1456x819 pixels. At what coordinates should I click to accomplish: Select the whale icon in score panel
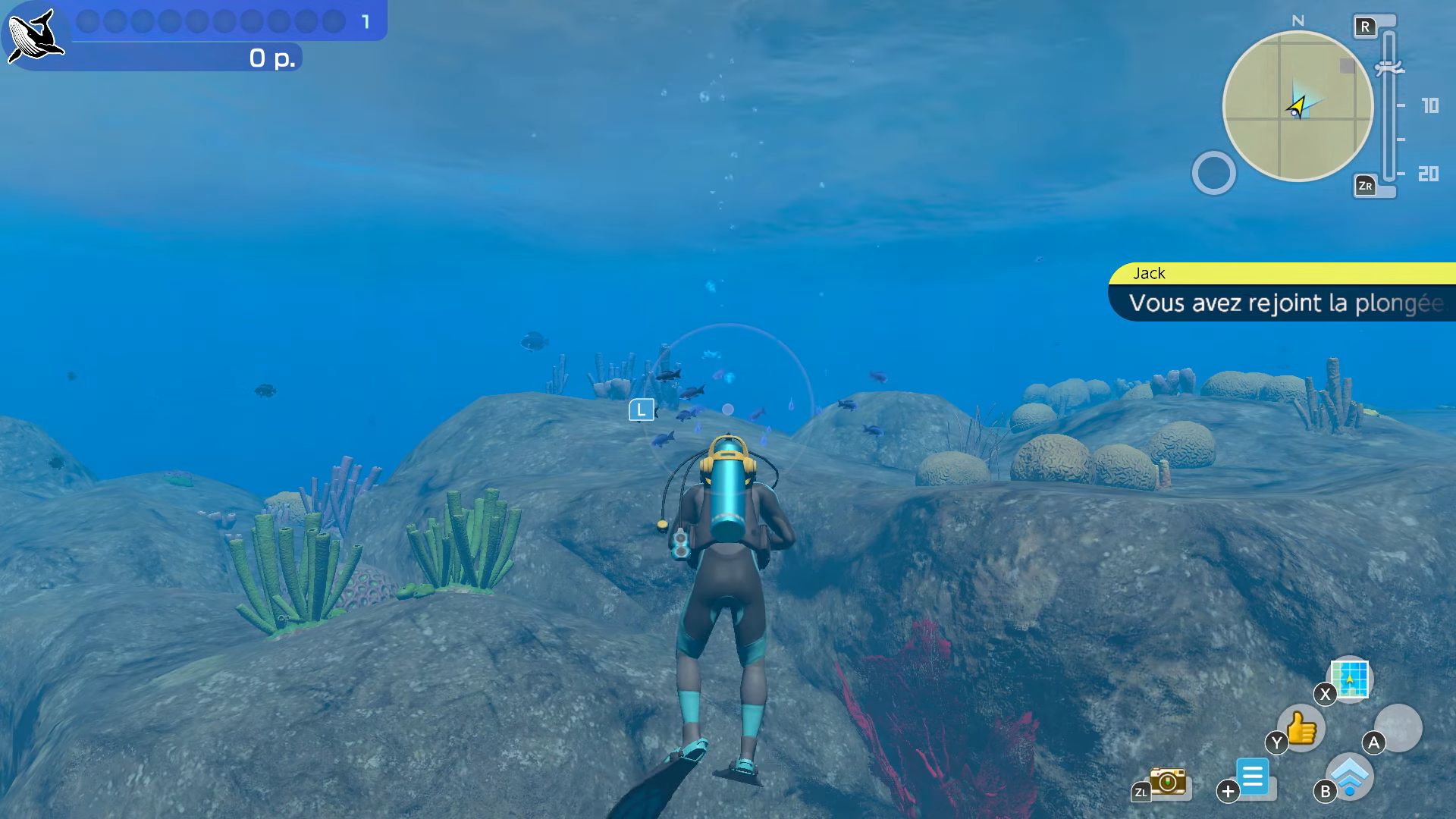click(x=33, y=36)
